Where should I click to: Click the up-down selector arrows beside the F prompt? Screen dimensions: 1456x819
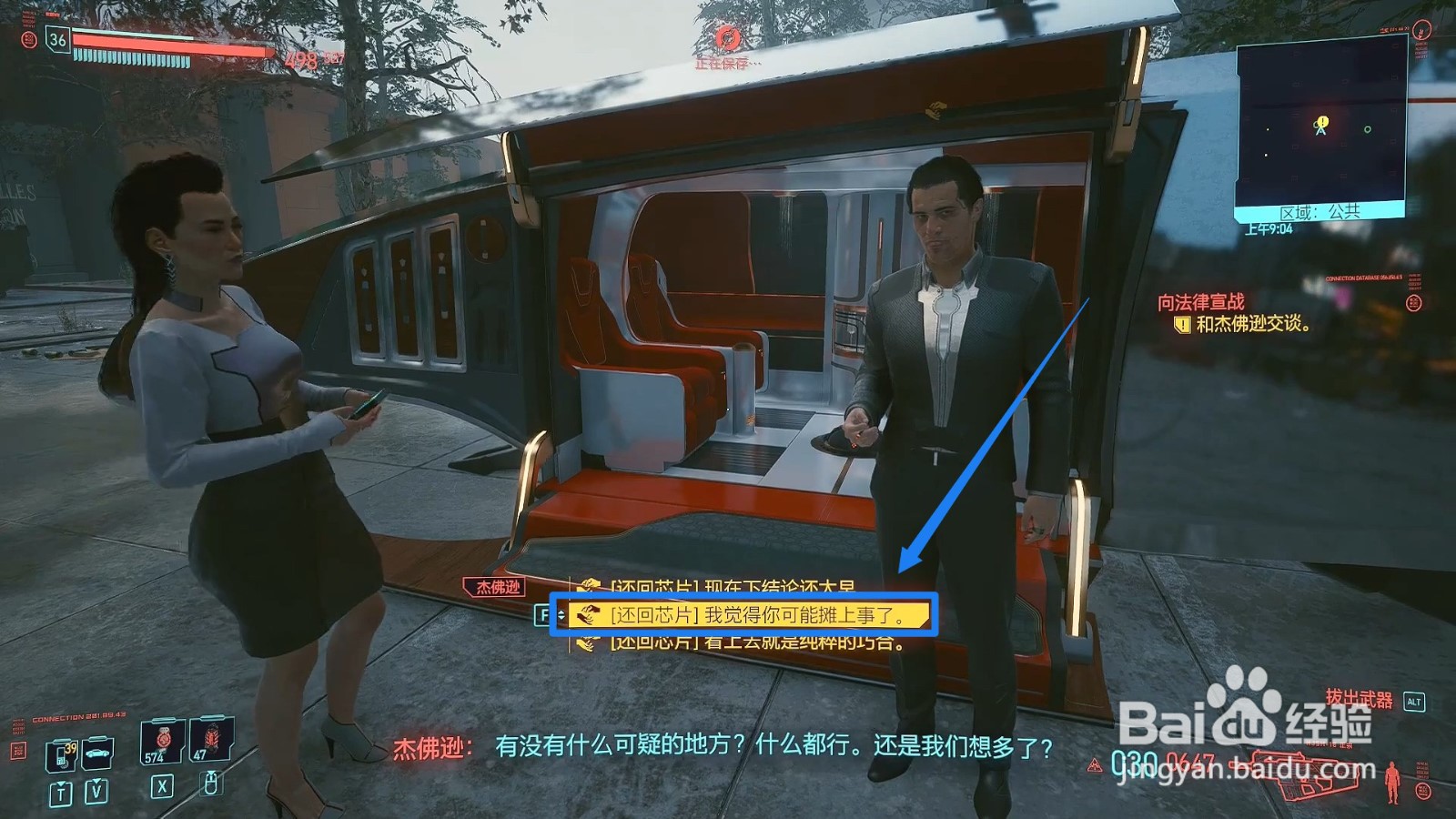click(561, 614)
